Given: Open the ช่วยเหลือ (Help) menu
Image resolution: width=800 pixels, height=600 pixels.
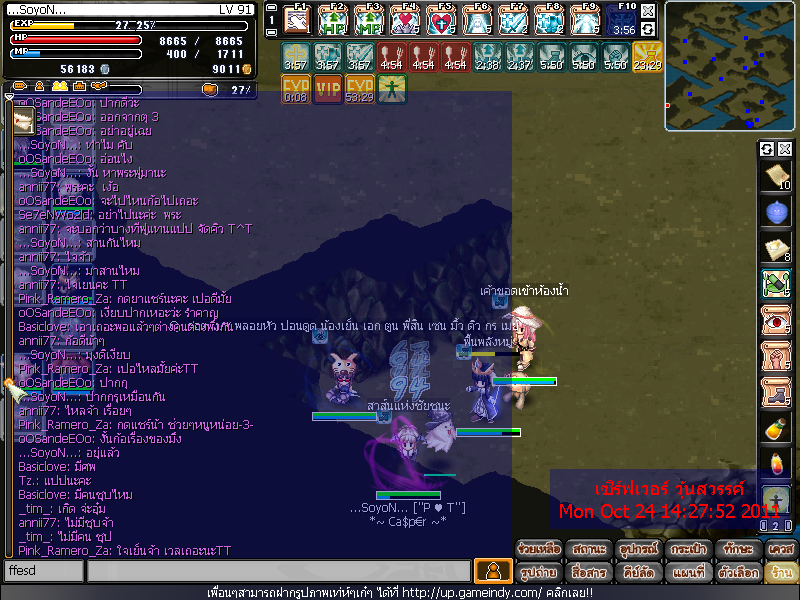Looking at the screenshot, I should pos(538,549).
